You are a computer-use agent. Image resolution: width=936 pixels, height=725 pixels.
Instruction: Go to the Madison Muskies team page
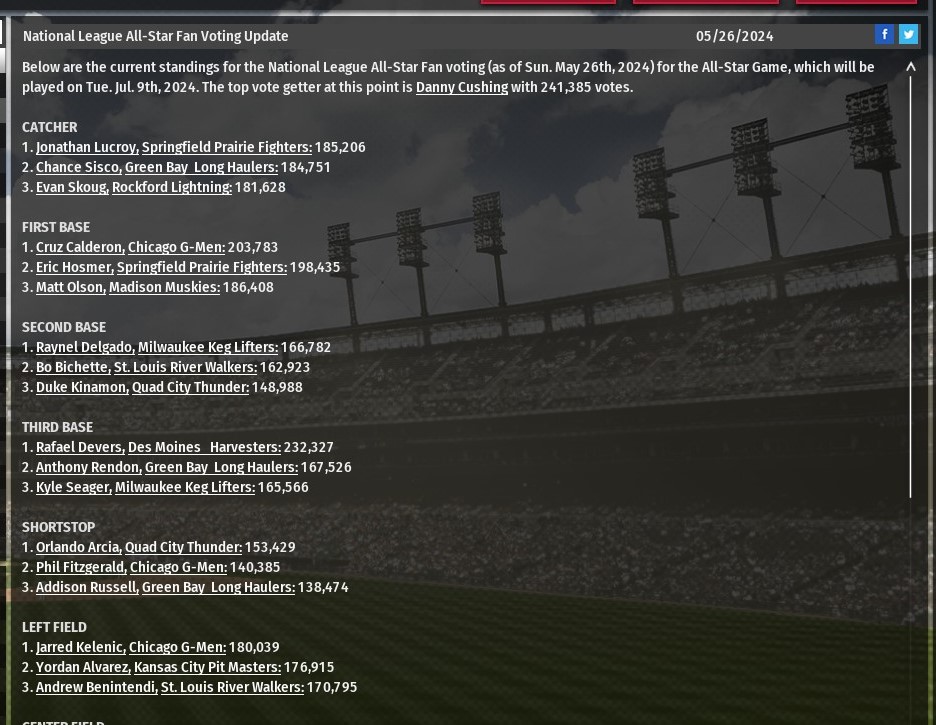(x=164, y=287)
